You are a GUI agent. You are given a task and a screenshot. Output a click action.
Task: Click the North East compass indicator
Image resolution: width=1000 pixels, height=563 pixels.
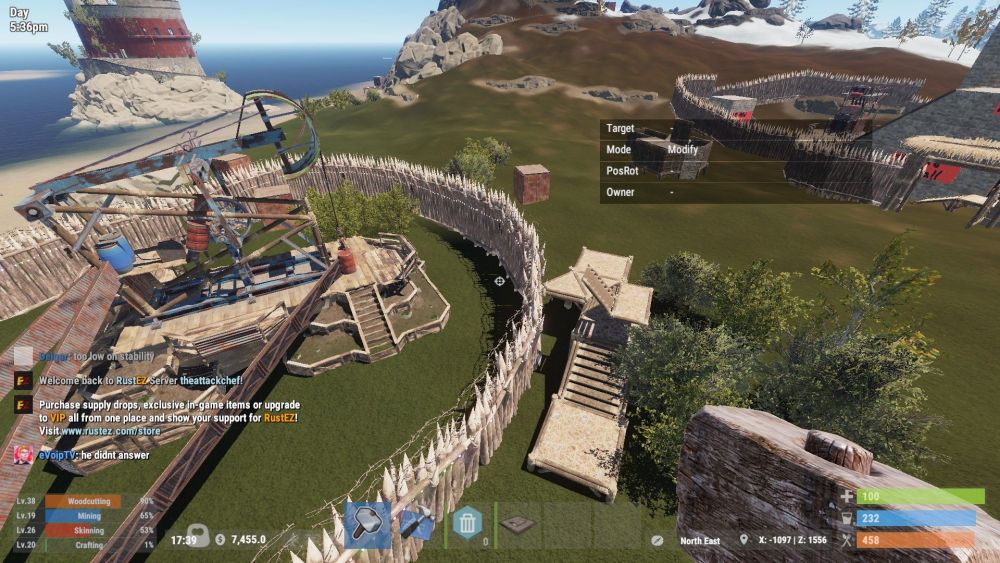point(699,541)
